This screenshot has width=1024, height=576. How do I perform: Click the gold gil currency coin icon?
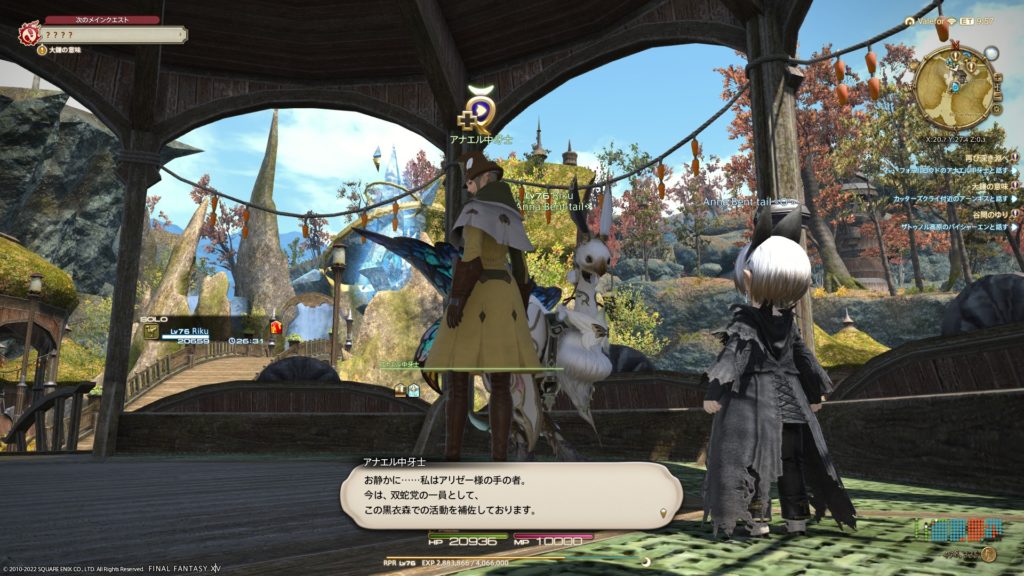tap(988, 554)
